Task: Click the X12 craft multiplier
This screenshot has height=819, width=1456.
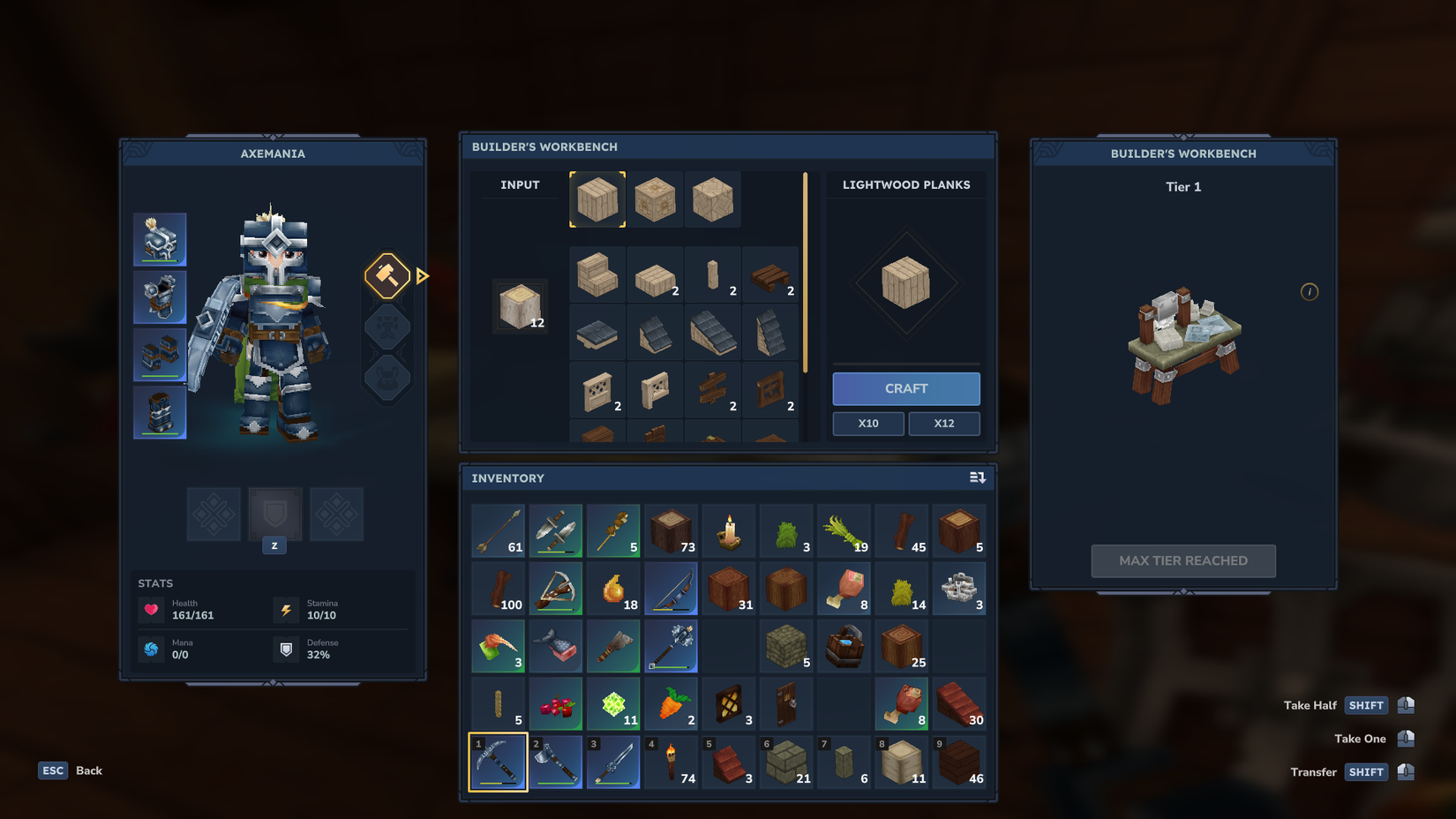Action: [x=944, y=424]
